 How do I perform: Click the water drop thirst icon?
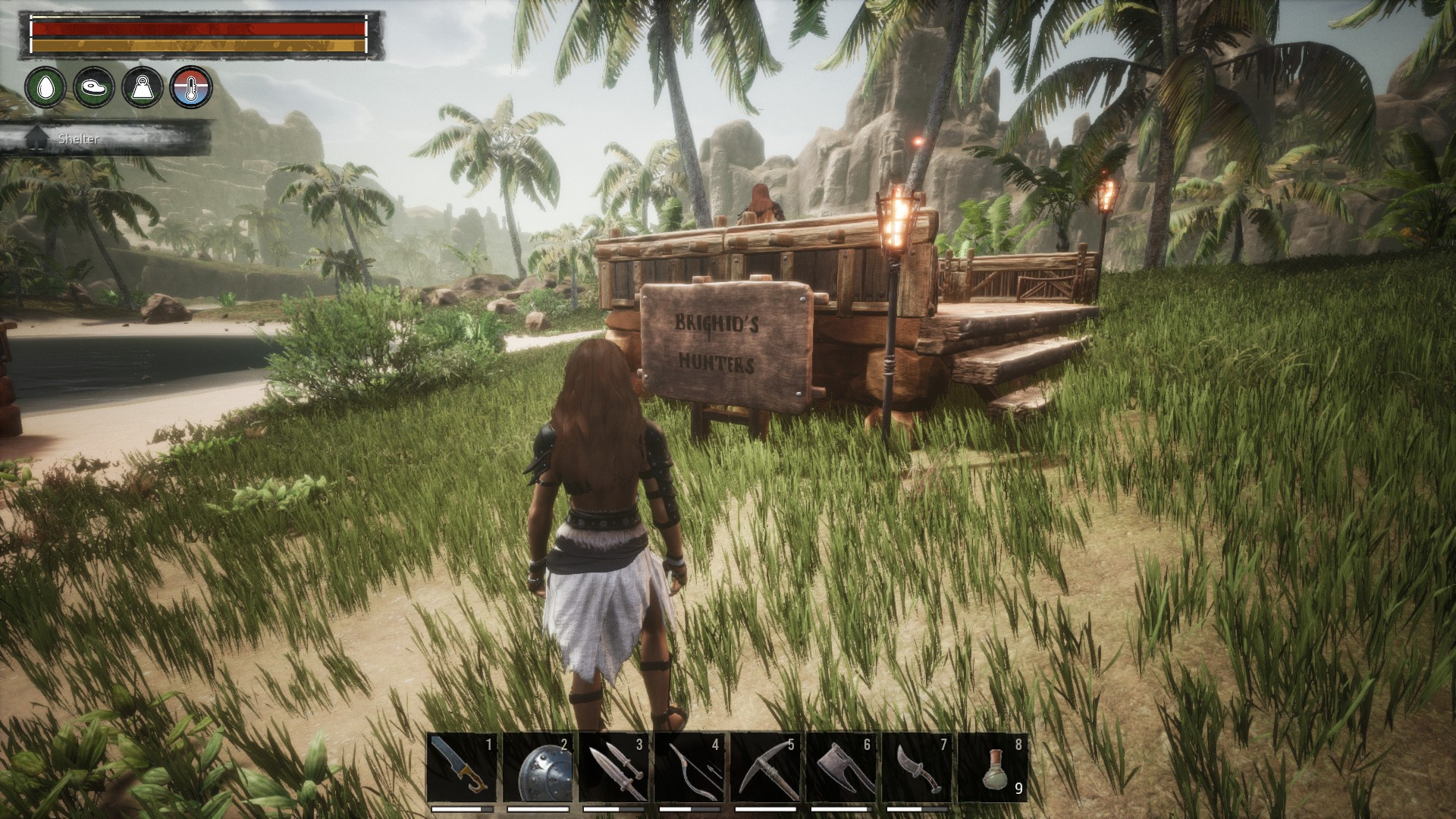[45, 87]
